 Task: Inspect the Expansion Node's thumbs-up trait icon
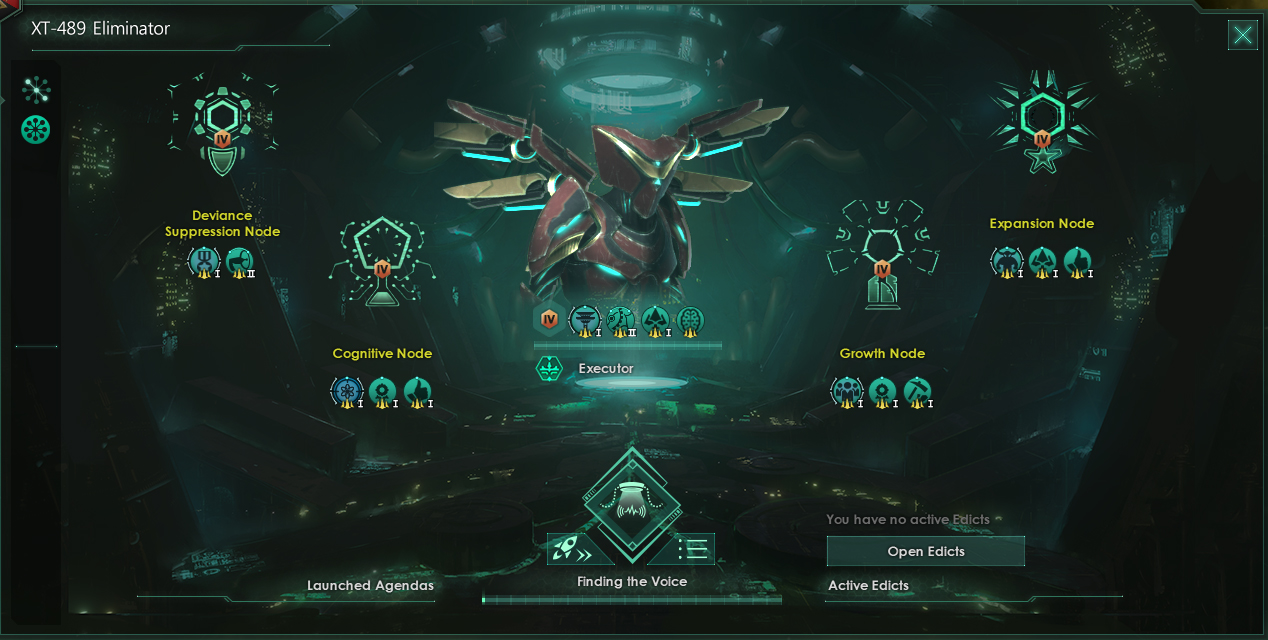[x=1077, y=261]
